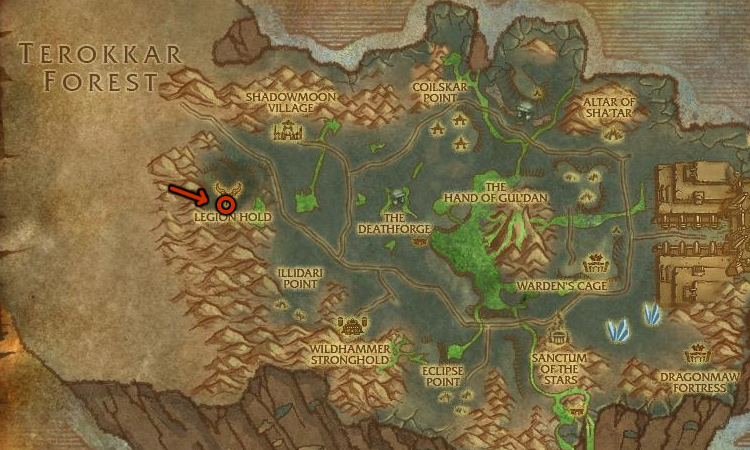Screen dimensions: 750x450
Task: Select the Dragonmaw Fortress map icon
Action: click(696, 354)
